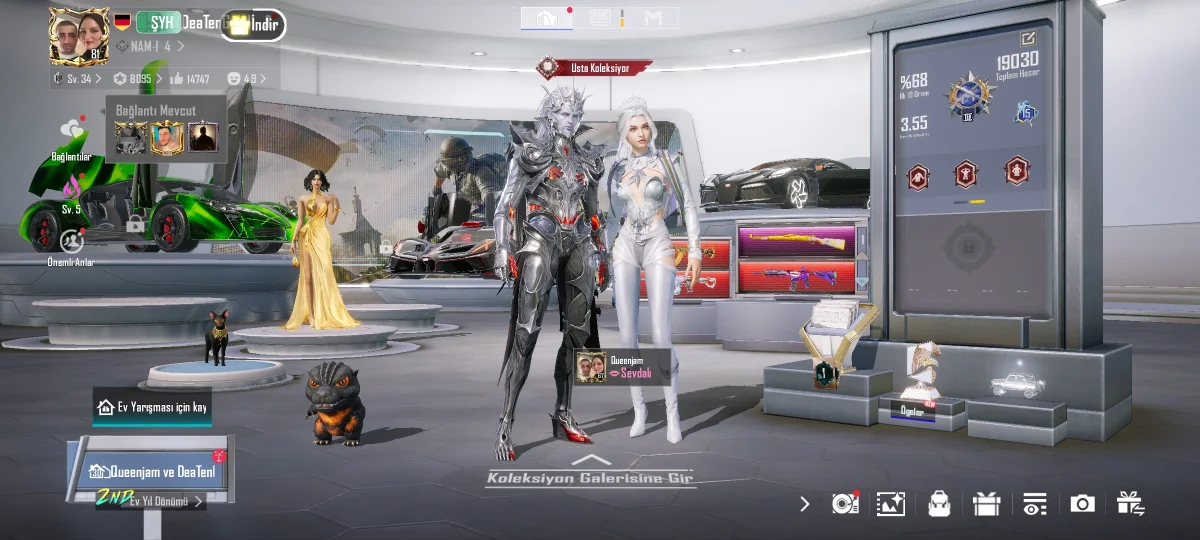Open Ev Yarışması için kay button
Screen dimensions: 1200x540
152,407
